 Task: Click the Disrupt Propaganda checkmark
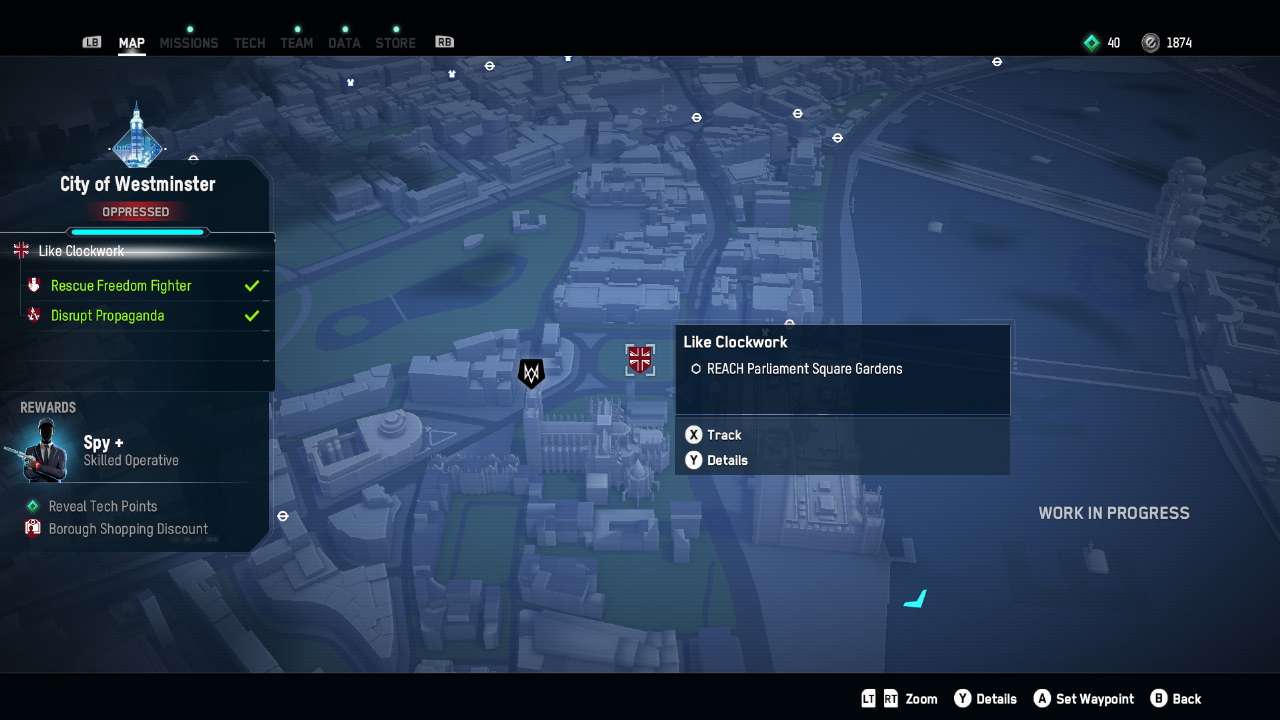click(x=251, y=315)
